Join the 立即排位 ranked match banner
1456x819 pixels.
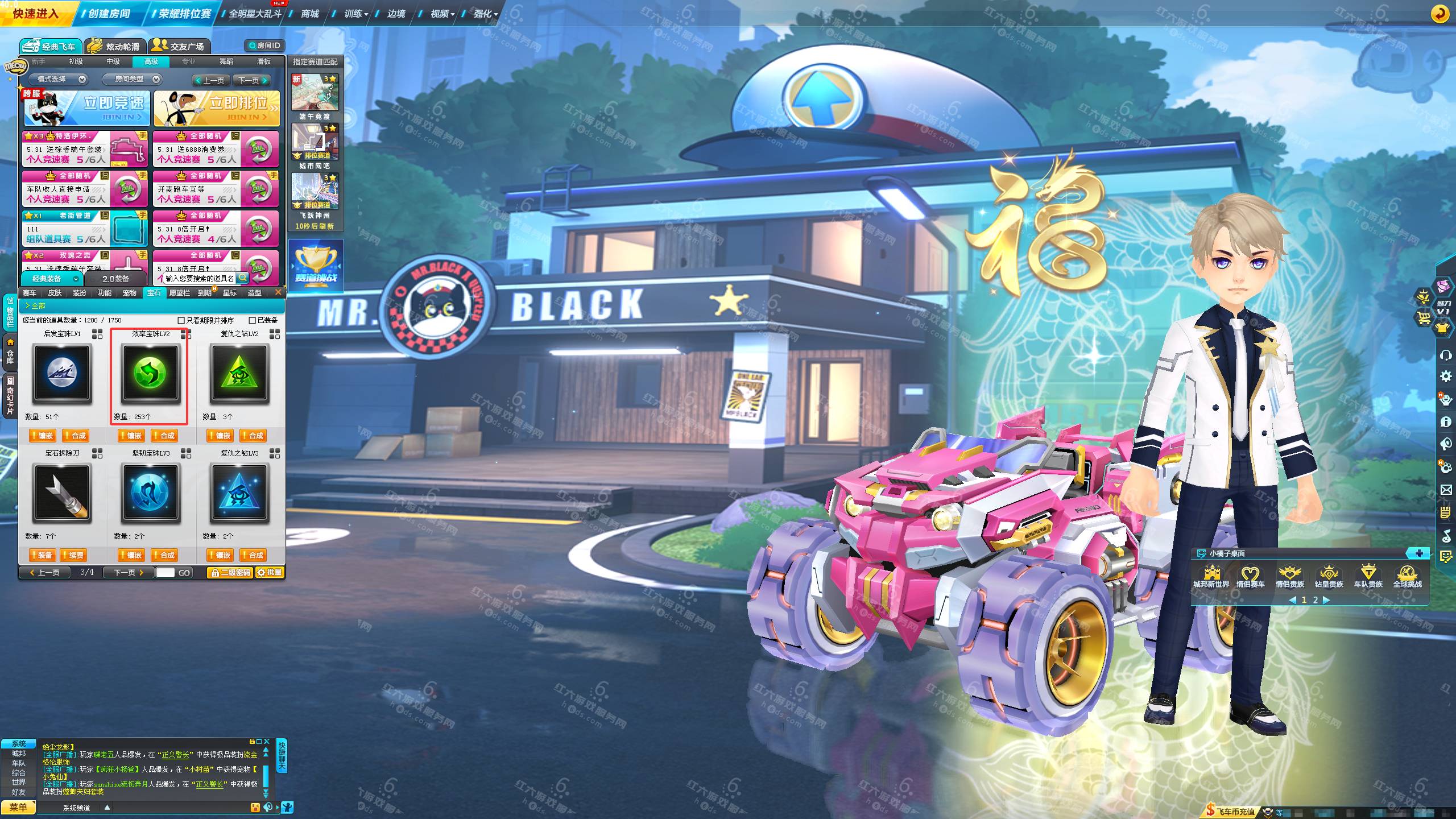[217, 108]
